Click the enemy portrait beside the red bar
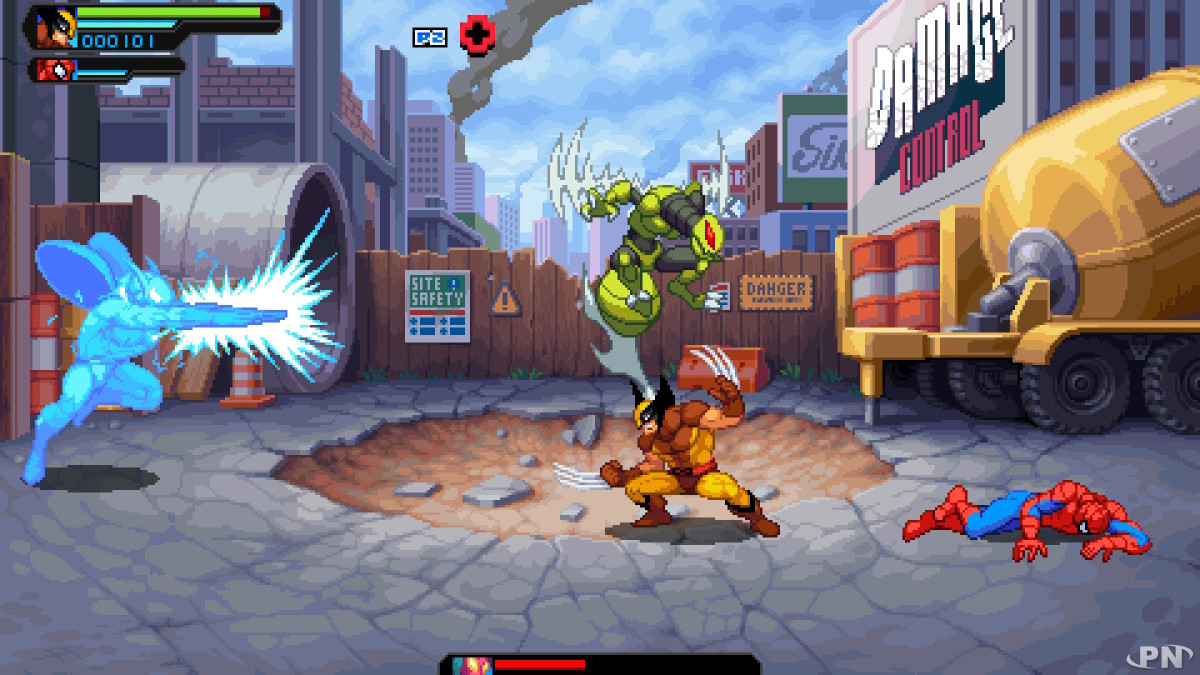 [x=467, y=665]
